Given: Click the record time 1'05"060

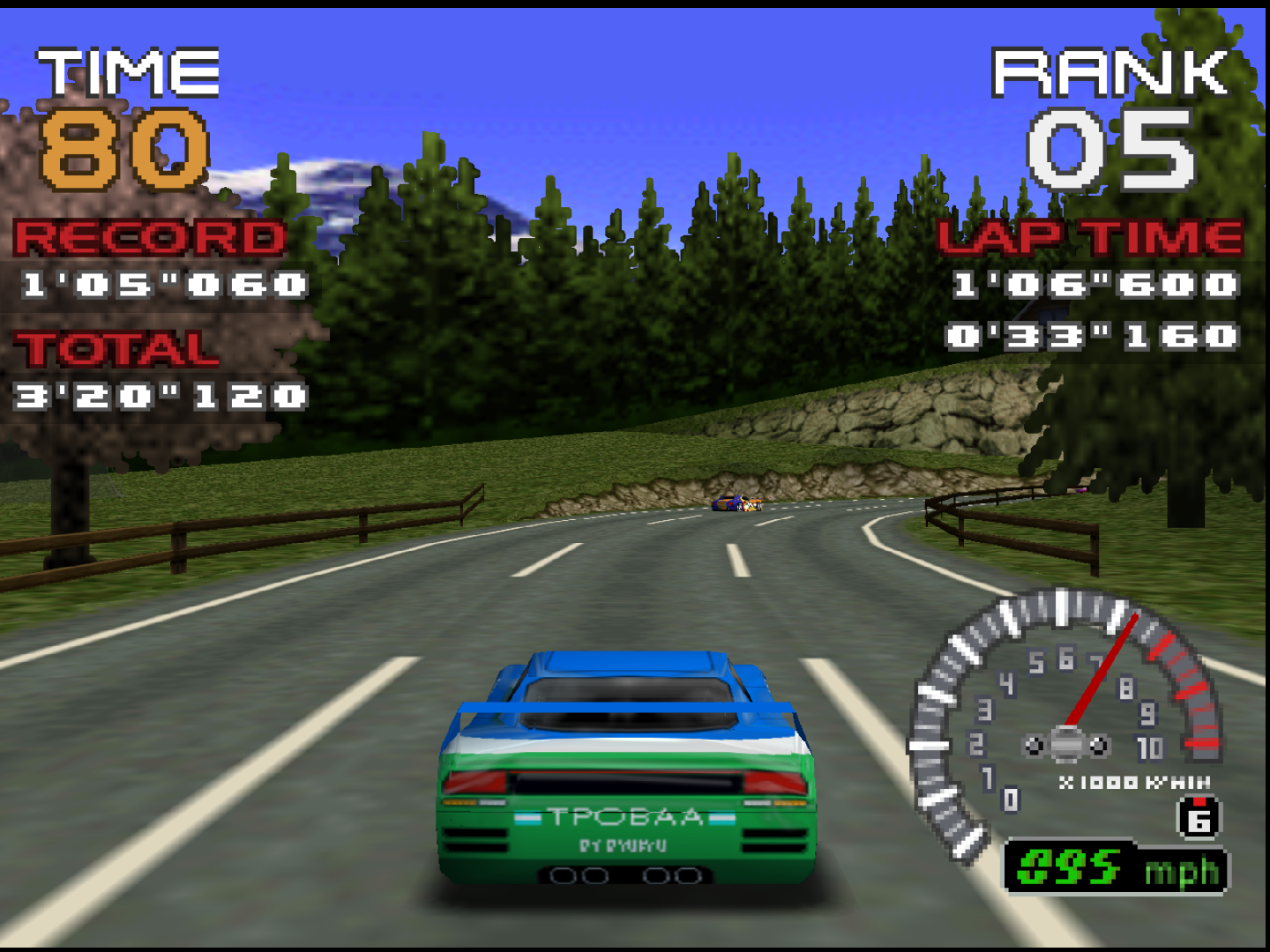Looking at the screenshot, I should click(165, 285).
